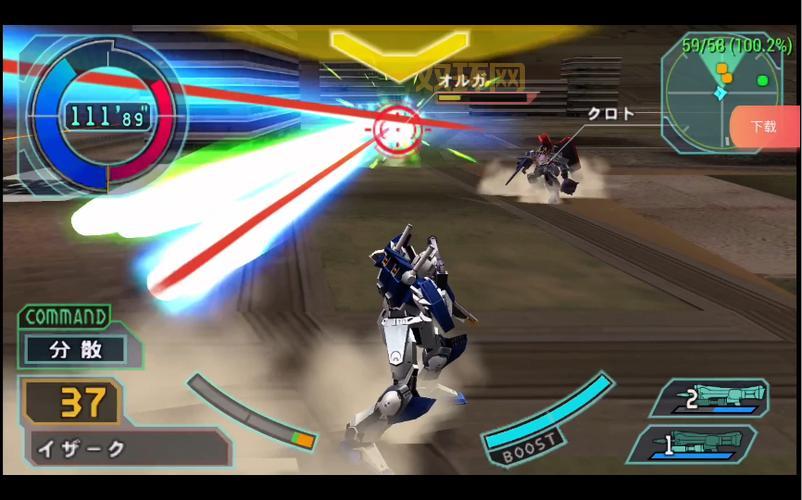
Task: Click the circular radar minimap
Action: [x=719, y=91]
